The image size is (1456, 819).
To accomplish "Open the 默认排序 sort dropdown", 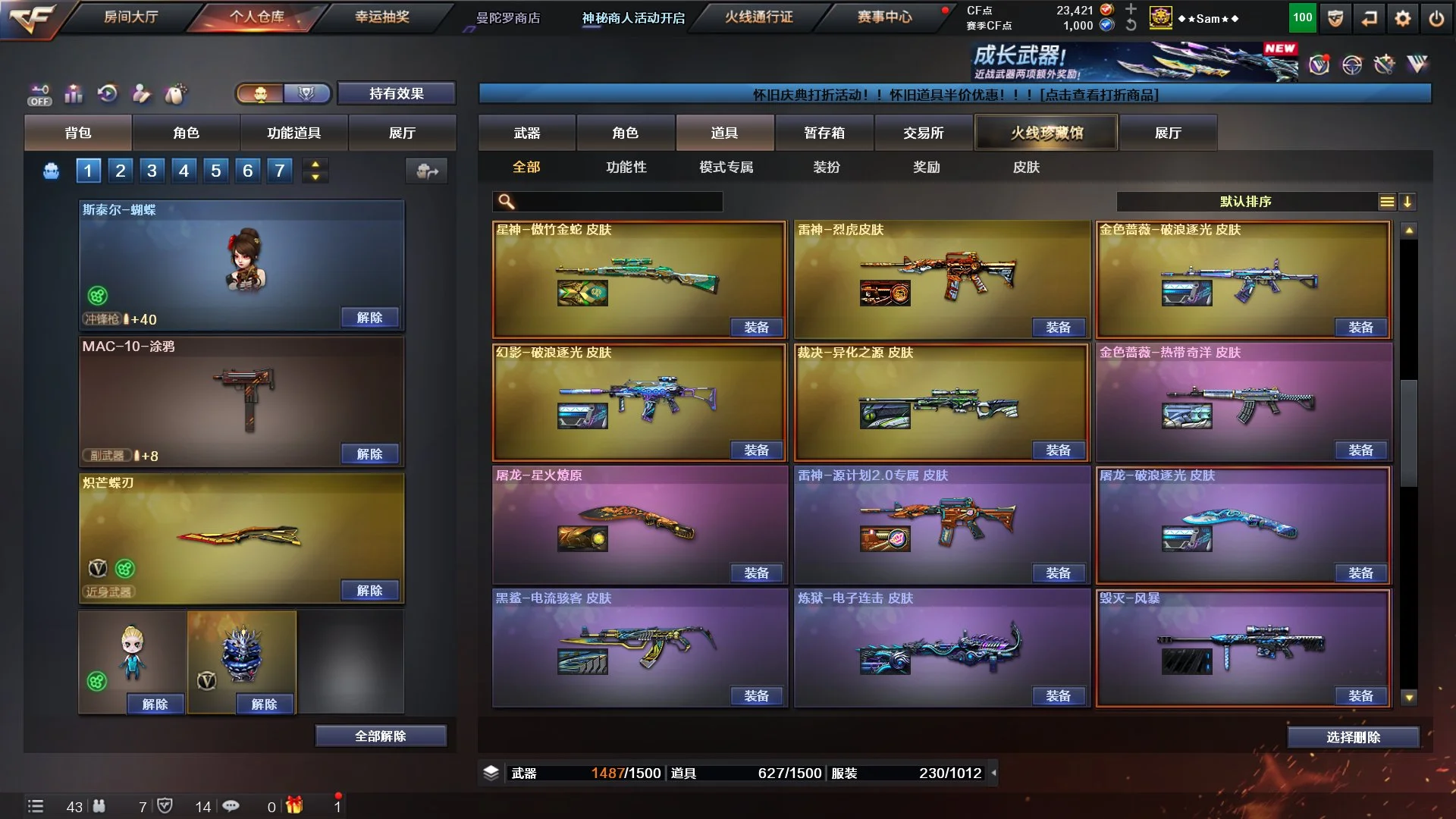I will pyautogui.click(x=1245, y=202).
